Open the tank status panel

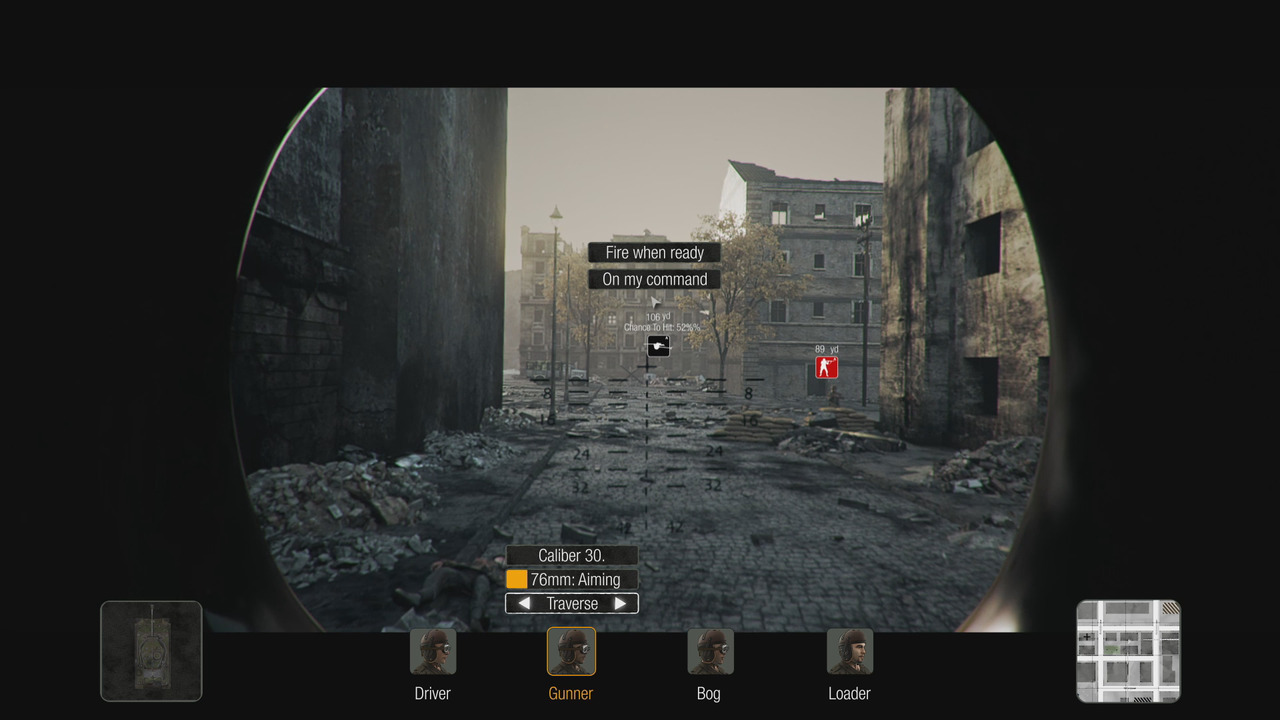(x=151, y=651)
